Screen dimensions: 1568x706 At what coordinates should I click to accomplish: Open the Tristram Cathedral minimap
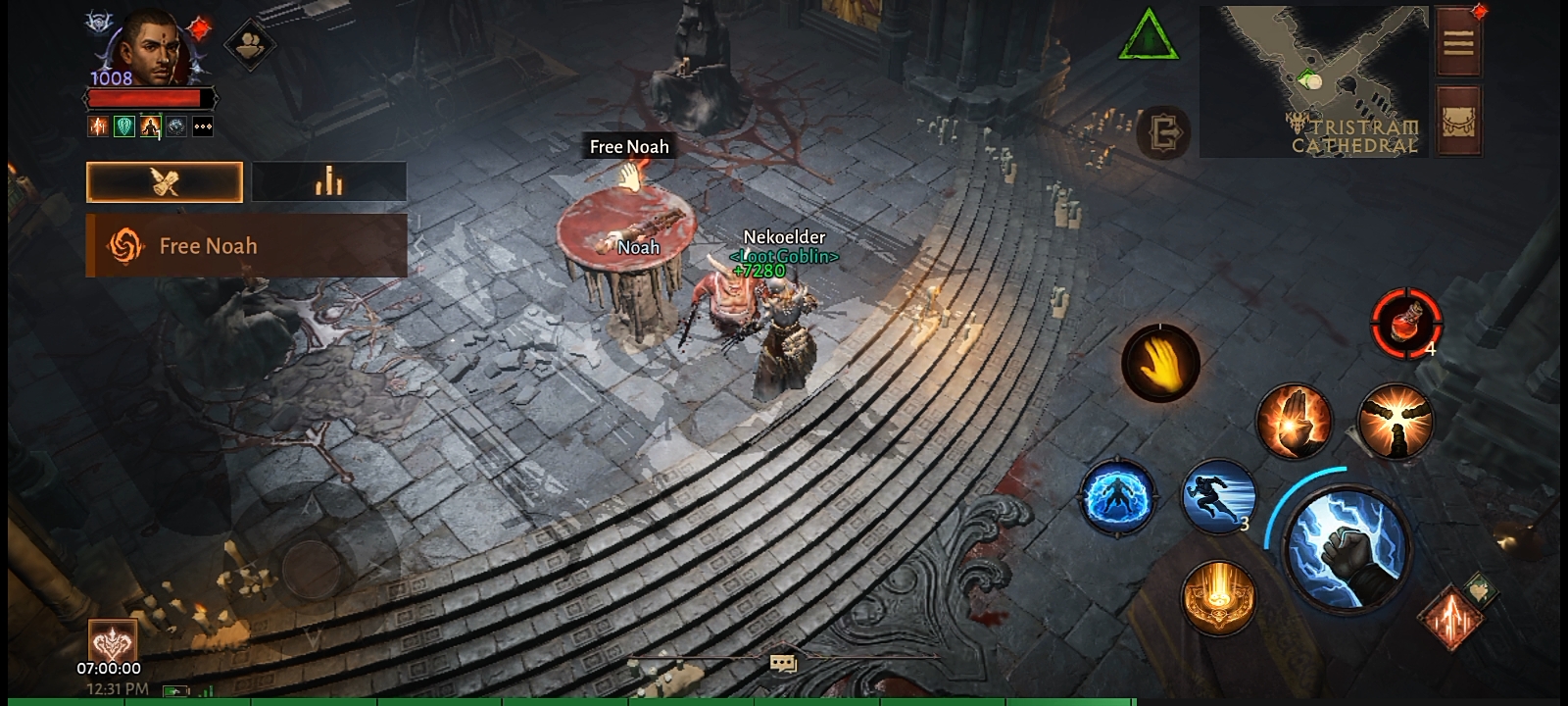click(x=1313, y=81)
